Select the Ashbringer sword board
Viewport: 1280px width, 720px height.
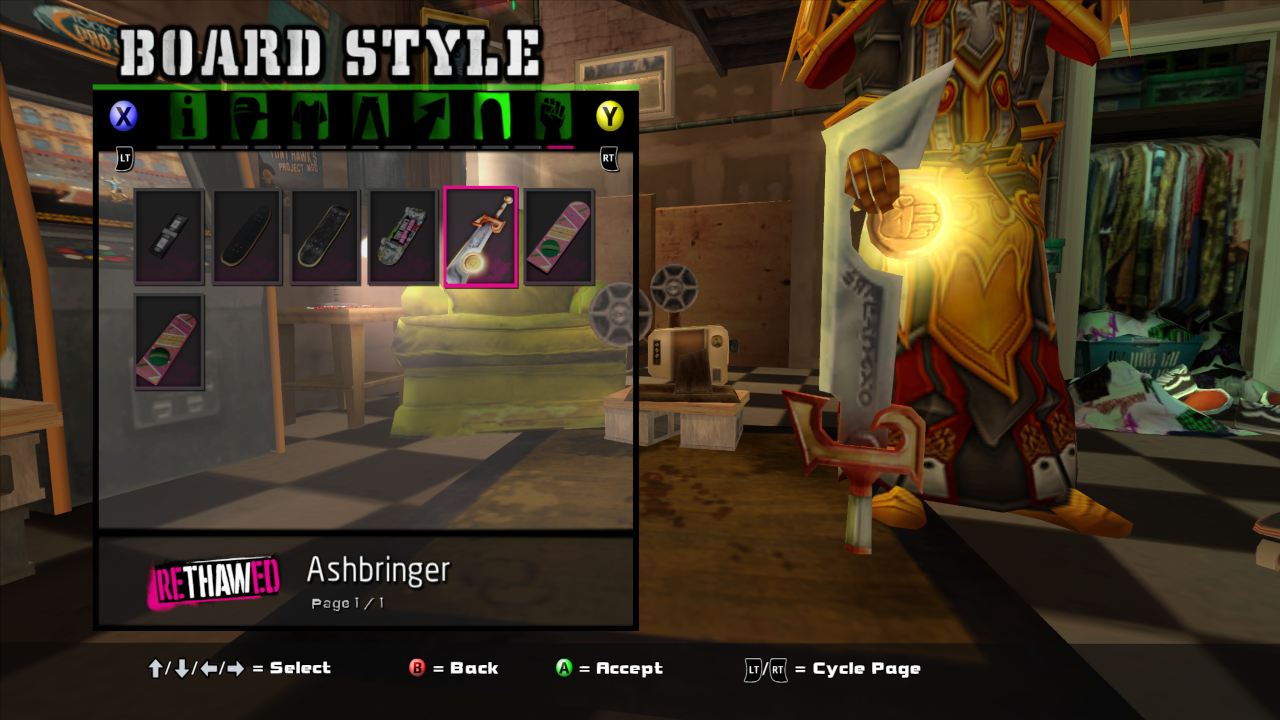pyautogui.click(x=481, y=237)
